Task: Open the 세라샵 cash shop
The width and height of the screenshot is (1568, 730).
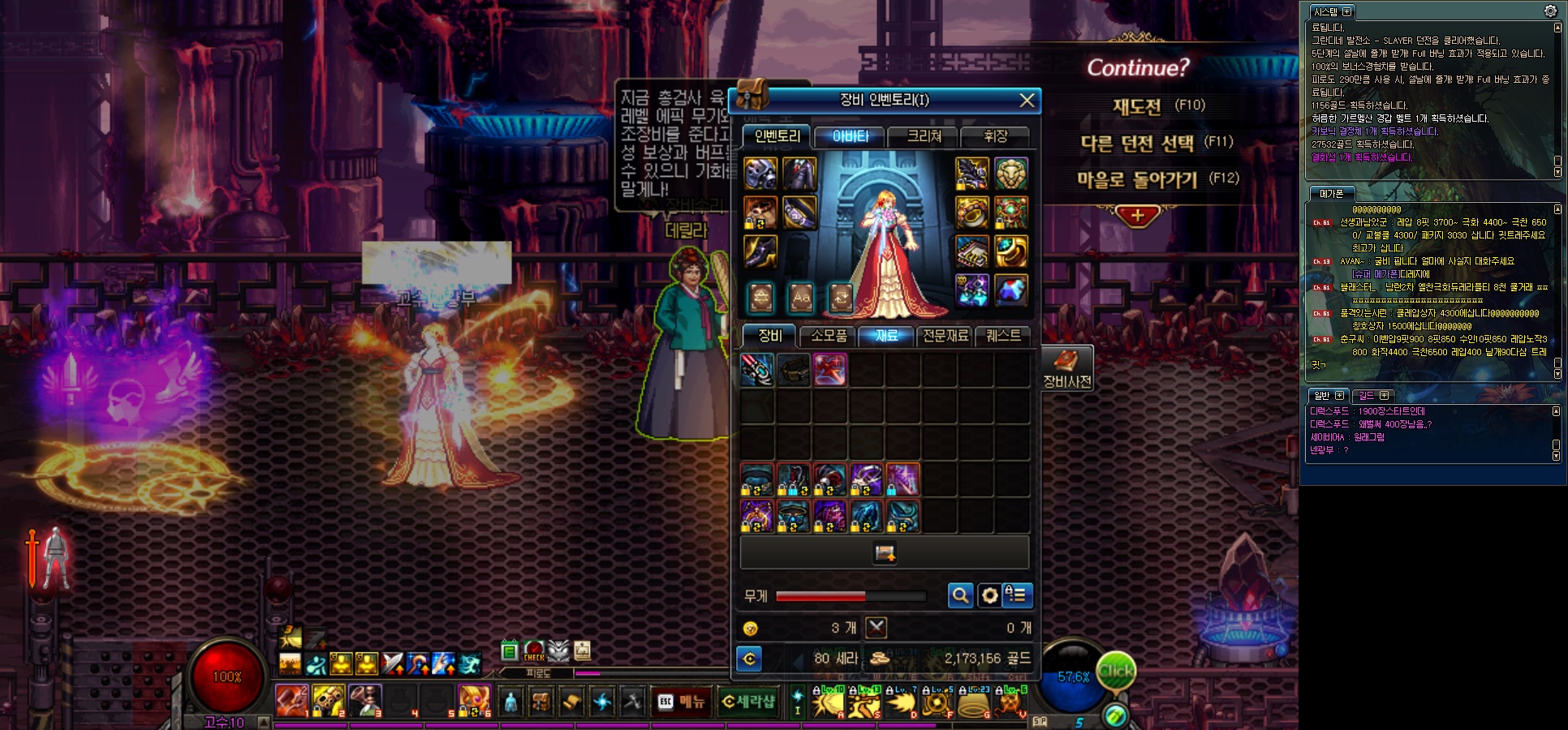Action: (748, 702)
